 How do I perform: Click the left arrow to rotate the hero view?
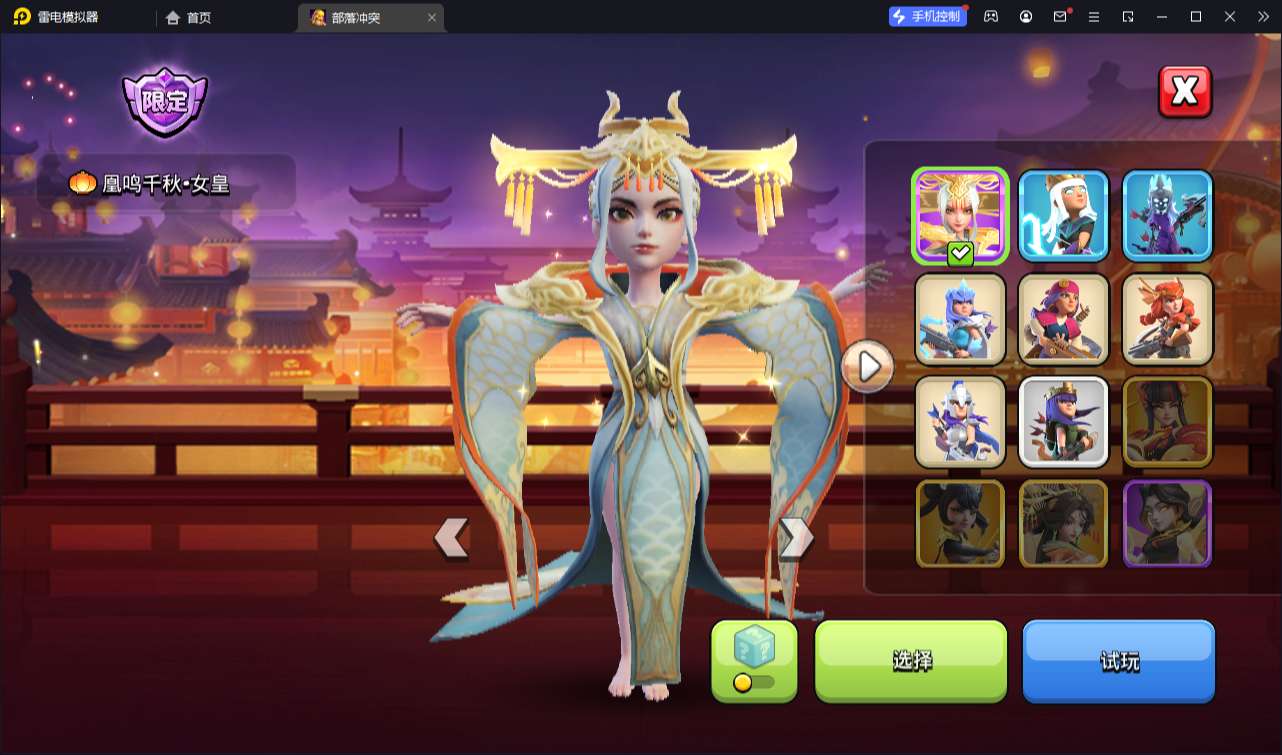click(450, 538)
